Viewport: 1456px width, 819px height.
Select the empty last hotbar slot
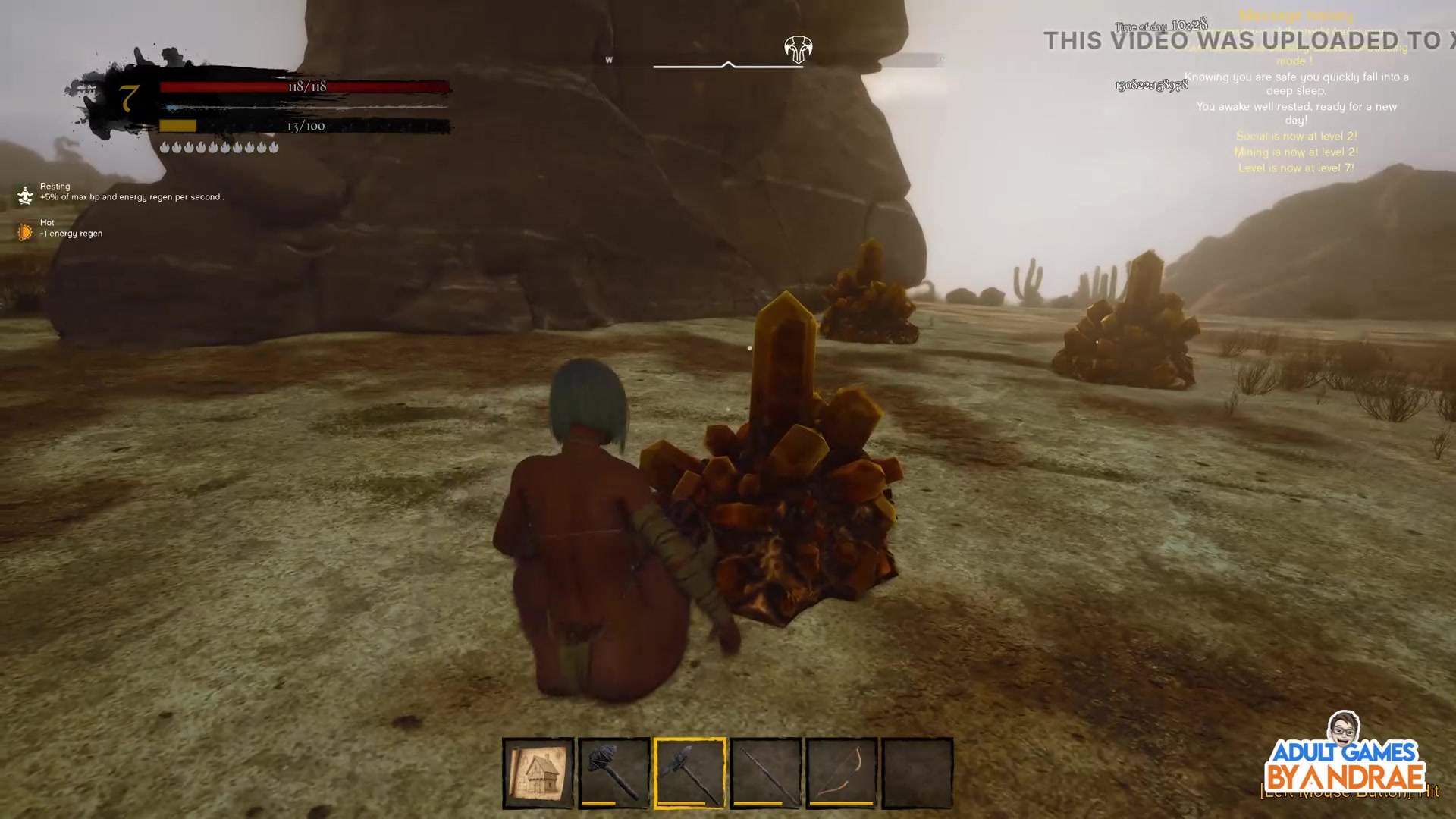917,773
